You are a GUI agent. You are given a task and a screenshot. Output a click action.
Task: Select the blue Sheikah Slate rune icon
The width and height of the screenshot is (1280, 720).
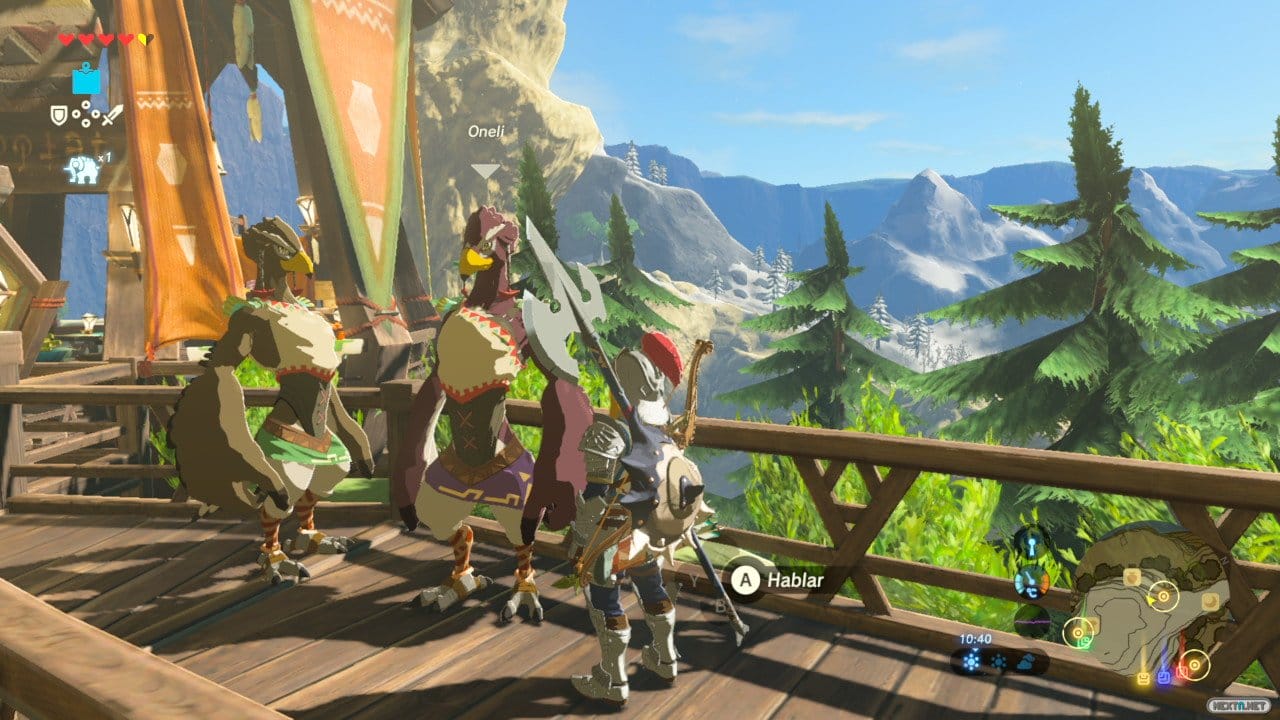(x=86, y=78)
